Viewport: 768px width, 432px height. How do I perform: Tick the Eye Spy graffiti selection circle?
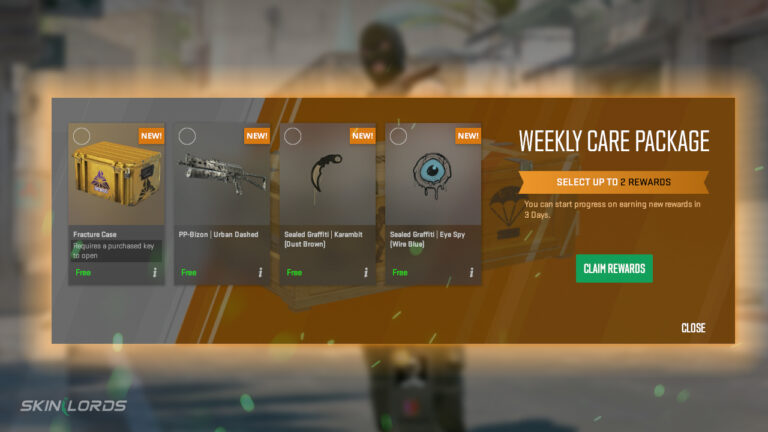coord(398,136)
